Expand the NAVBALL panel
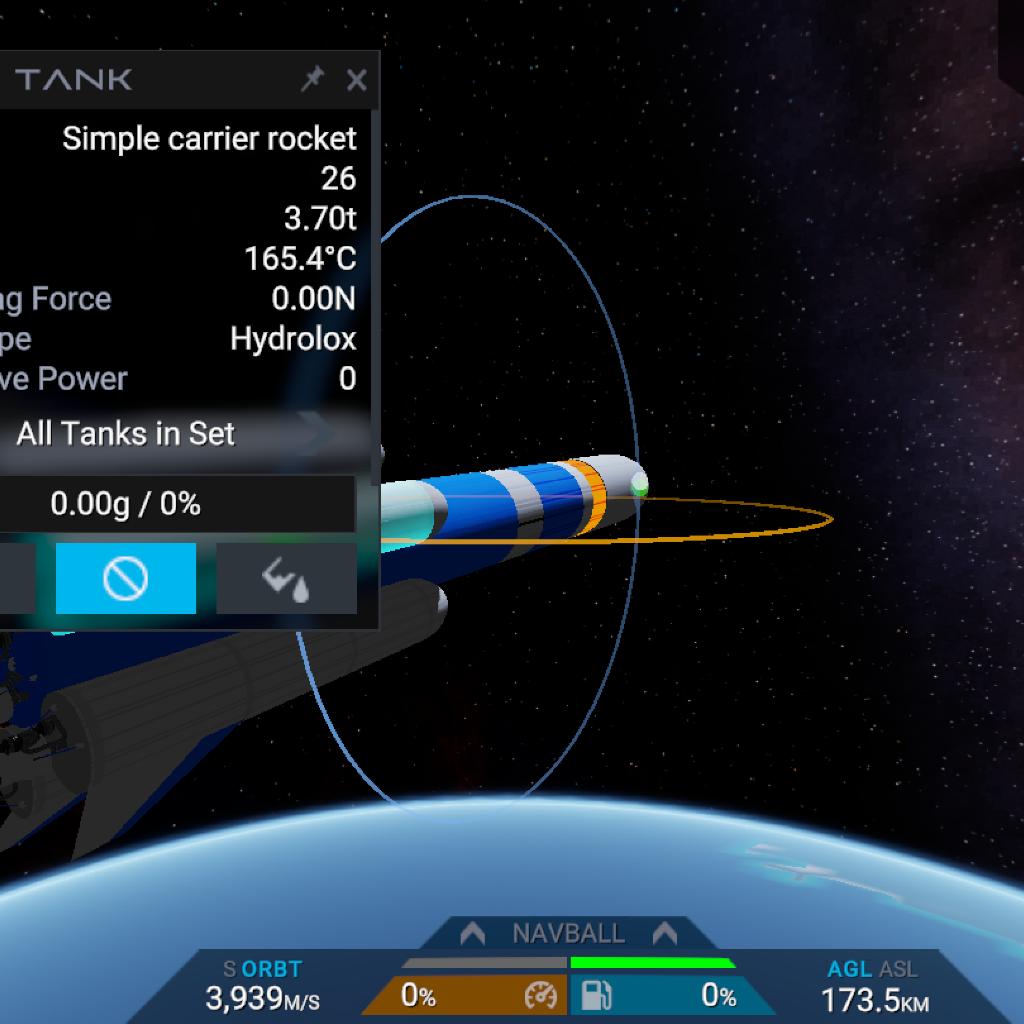Viewport: 1024px width, 1024px height. tap(568, 934)
